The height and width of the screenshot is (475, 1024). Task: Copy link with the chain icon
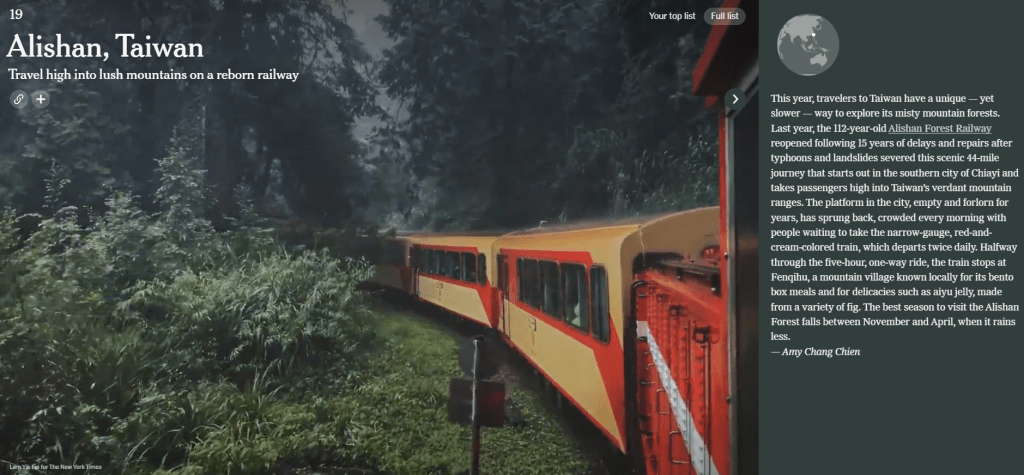coord(18,99)
